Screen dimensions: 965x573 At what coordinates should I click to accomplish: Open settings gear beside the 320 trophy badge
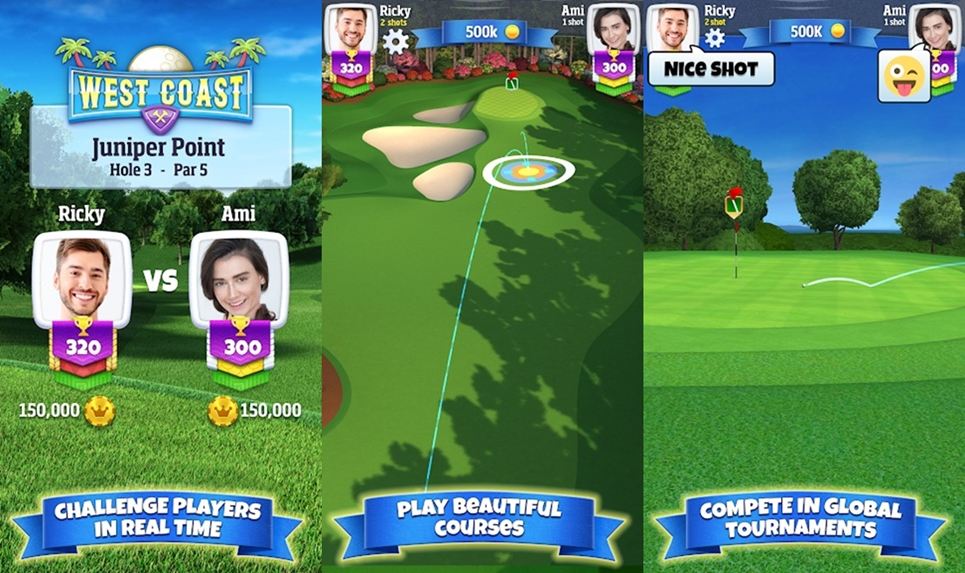(x=397, y=41)
